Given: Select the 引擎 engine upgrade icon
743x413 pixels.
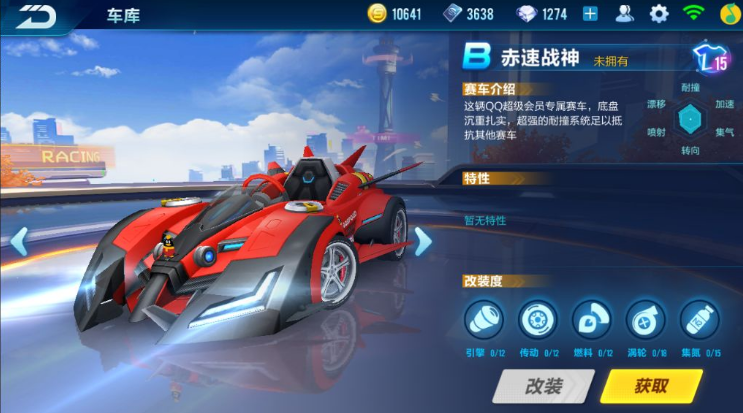Looking at the screenshot, I should pyautogui.click(x=484, y=320).
